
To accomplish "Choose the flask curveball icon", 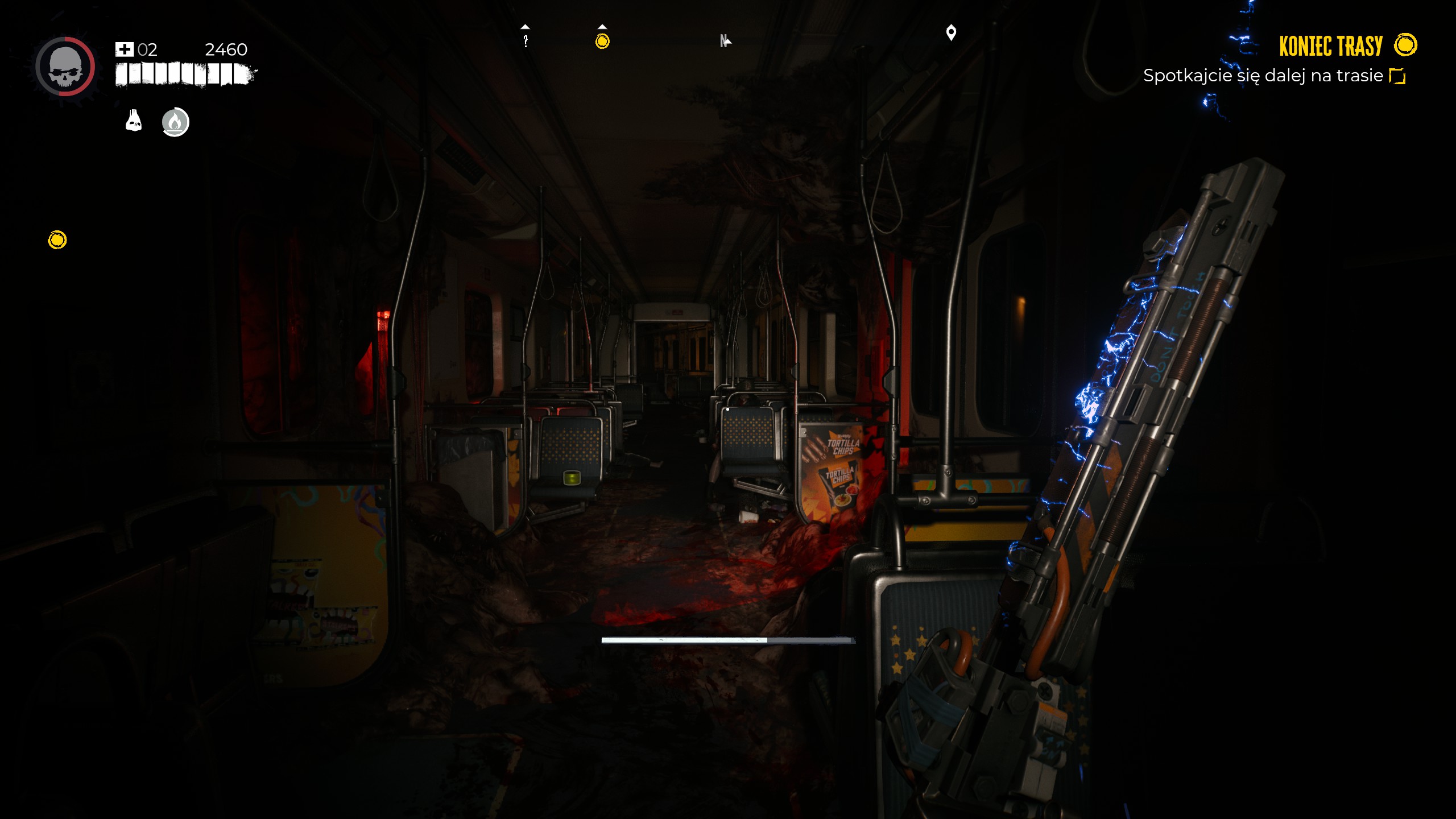I will pos(134,121).
